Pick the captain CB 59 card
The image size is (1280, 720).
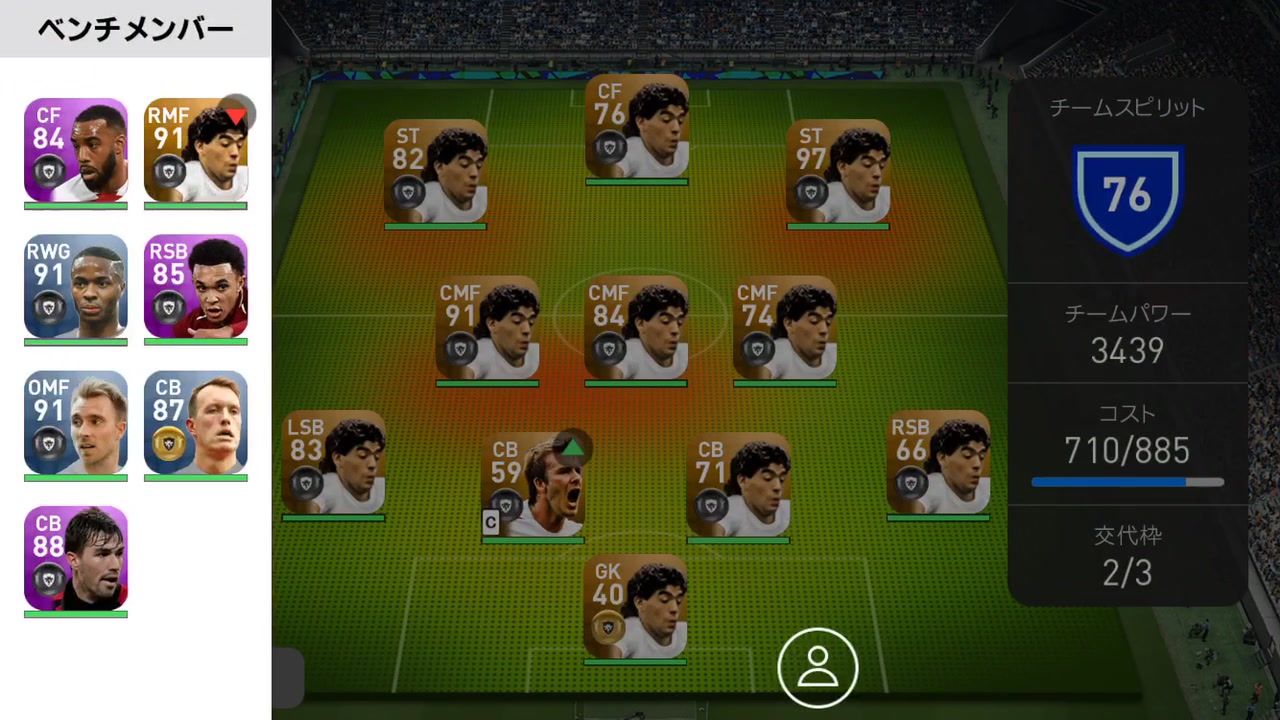[x=532, y=485]
